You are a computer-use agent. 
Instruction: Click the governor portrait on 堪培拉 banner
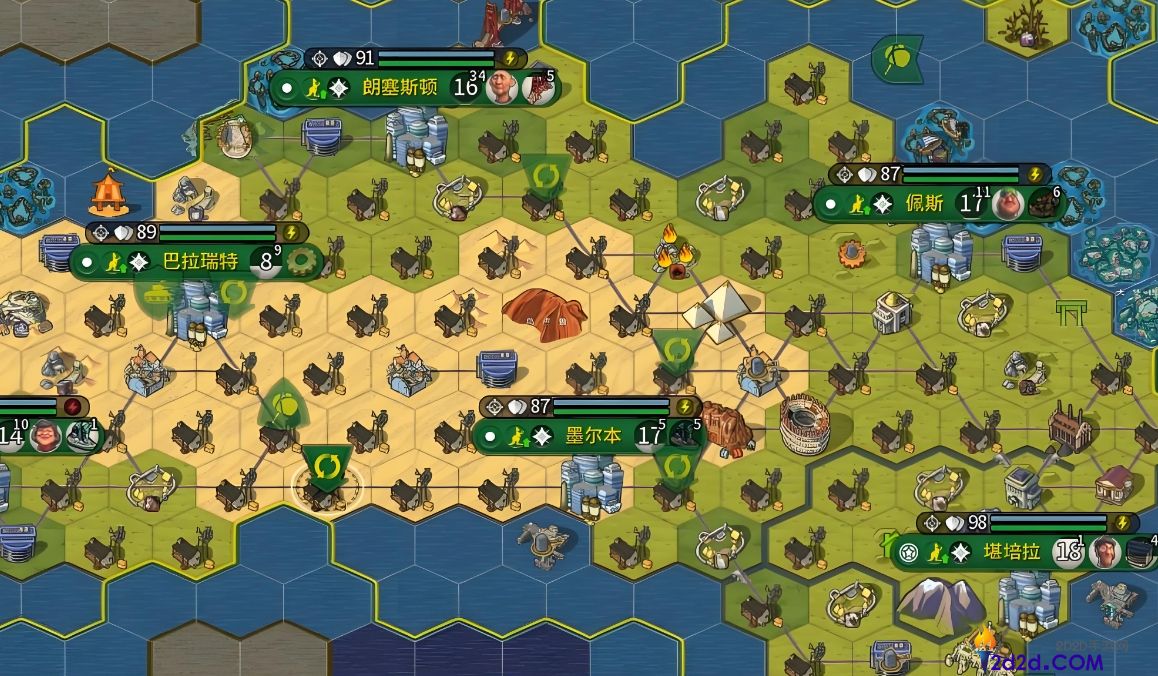tap(1104, 552)
